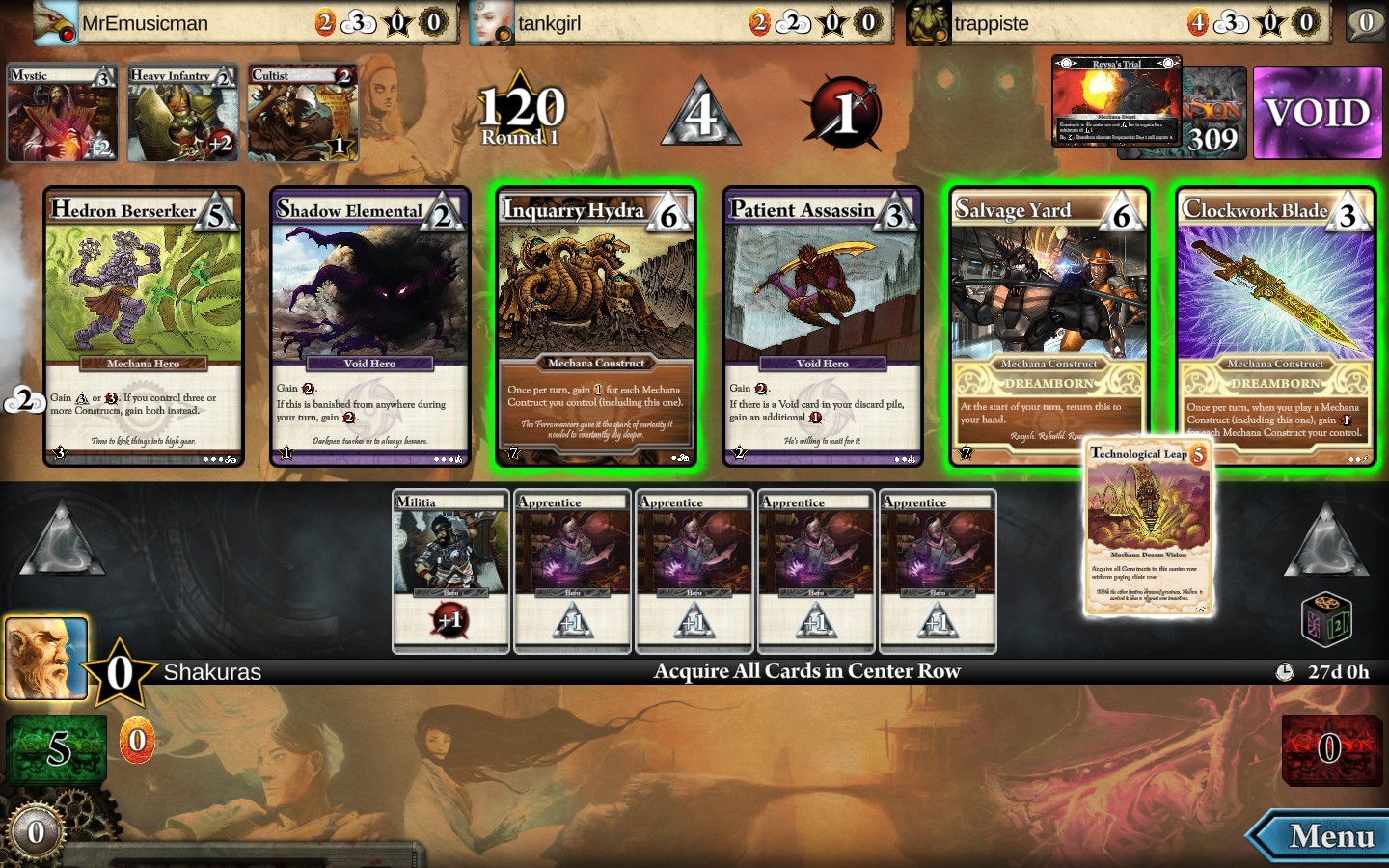Defeat the Cultist card

[x=303, y=113]
